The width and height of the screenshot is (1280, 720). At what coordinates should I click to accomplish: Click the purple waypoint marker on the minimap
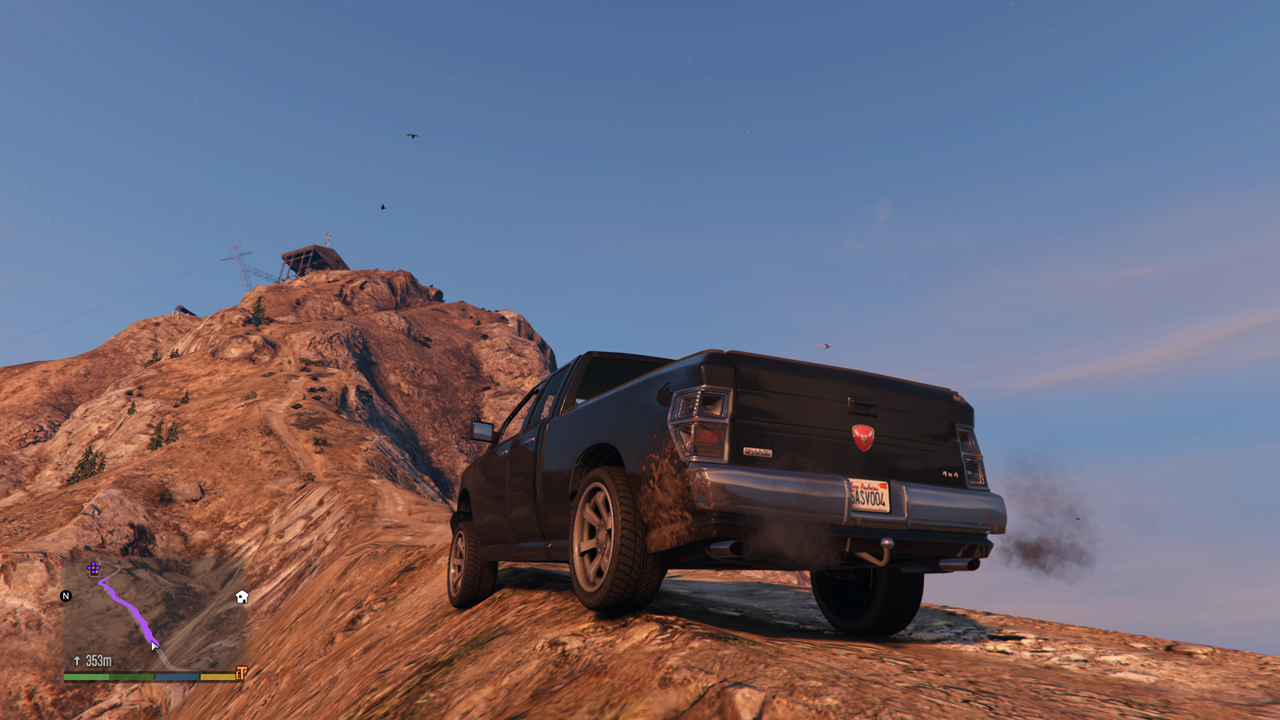(x=93, y=568)
